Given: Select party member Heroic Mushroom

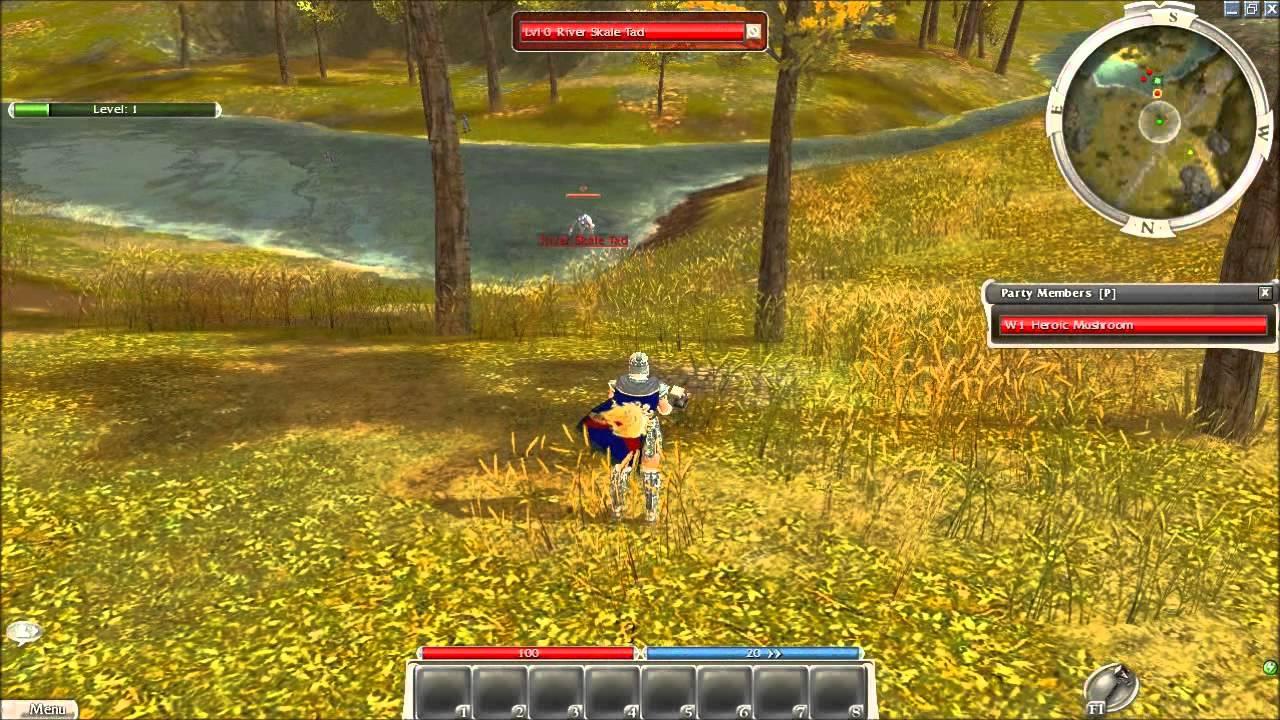Looking at the screenshot, I should pos(1133,325).
